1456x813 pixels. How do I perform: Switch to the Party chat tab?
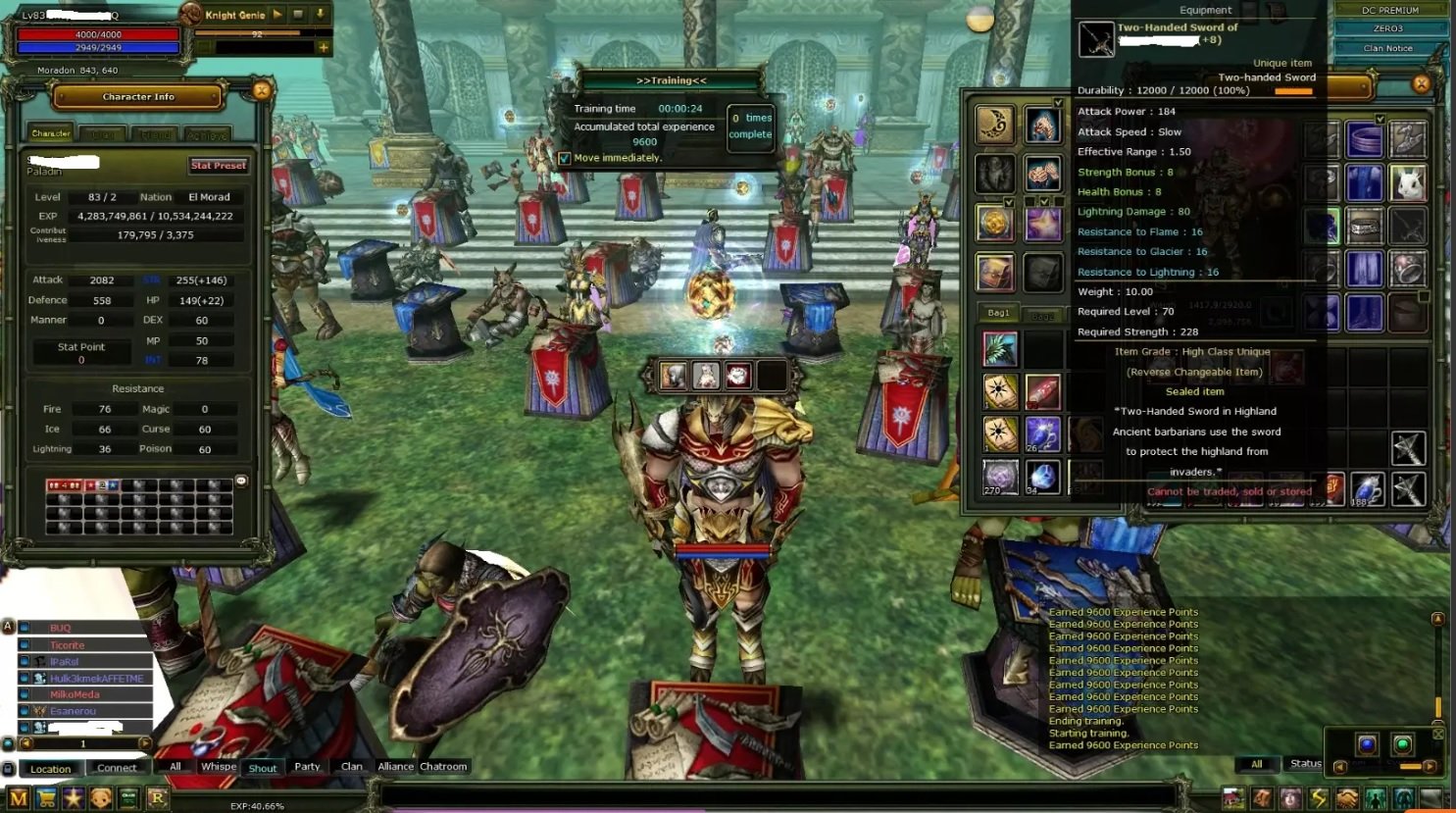[x=307, y=767]
